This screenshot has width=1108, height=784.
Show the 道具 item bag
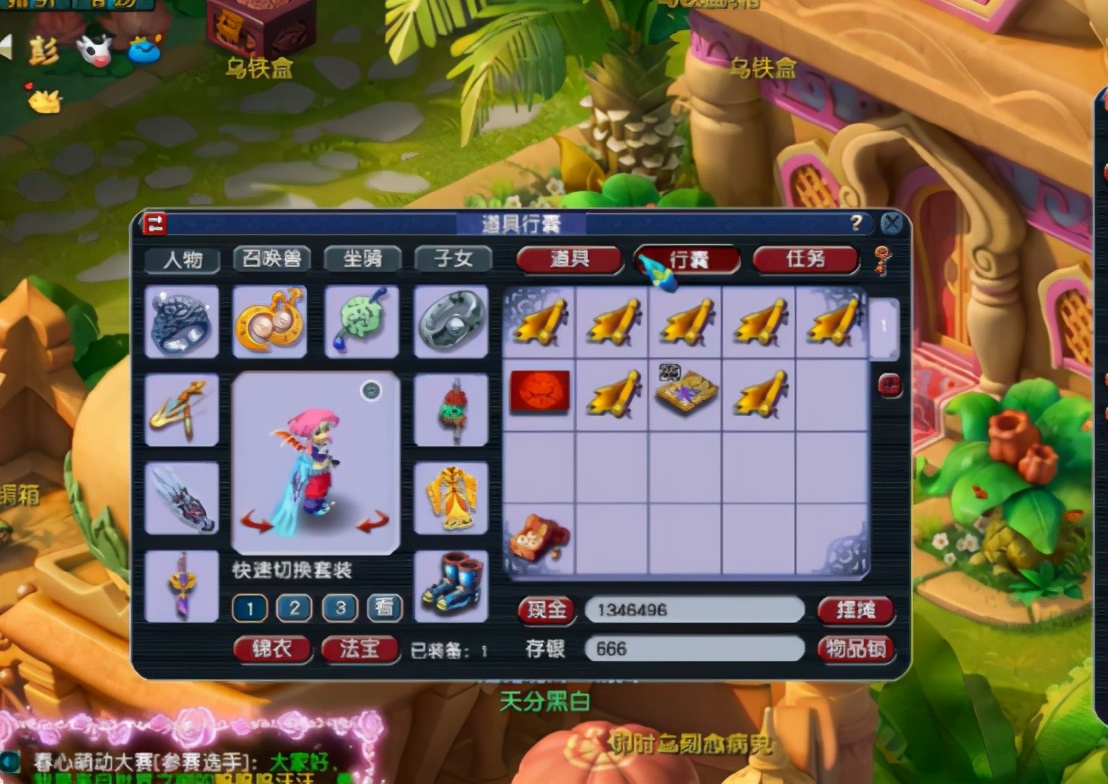(x=569, y=260)
